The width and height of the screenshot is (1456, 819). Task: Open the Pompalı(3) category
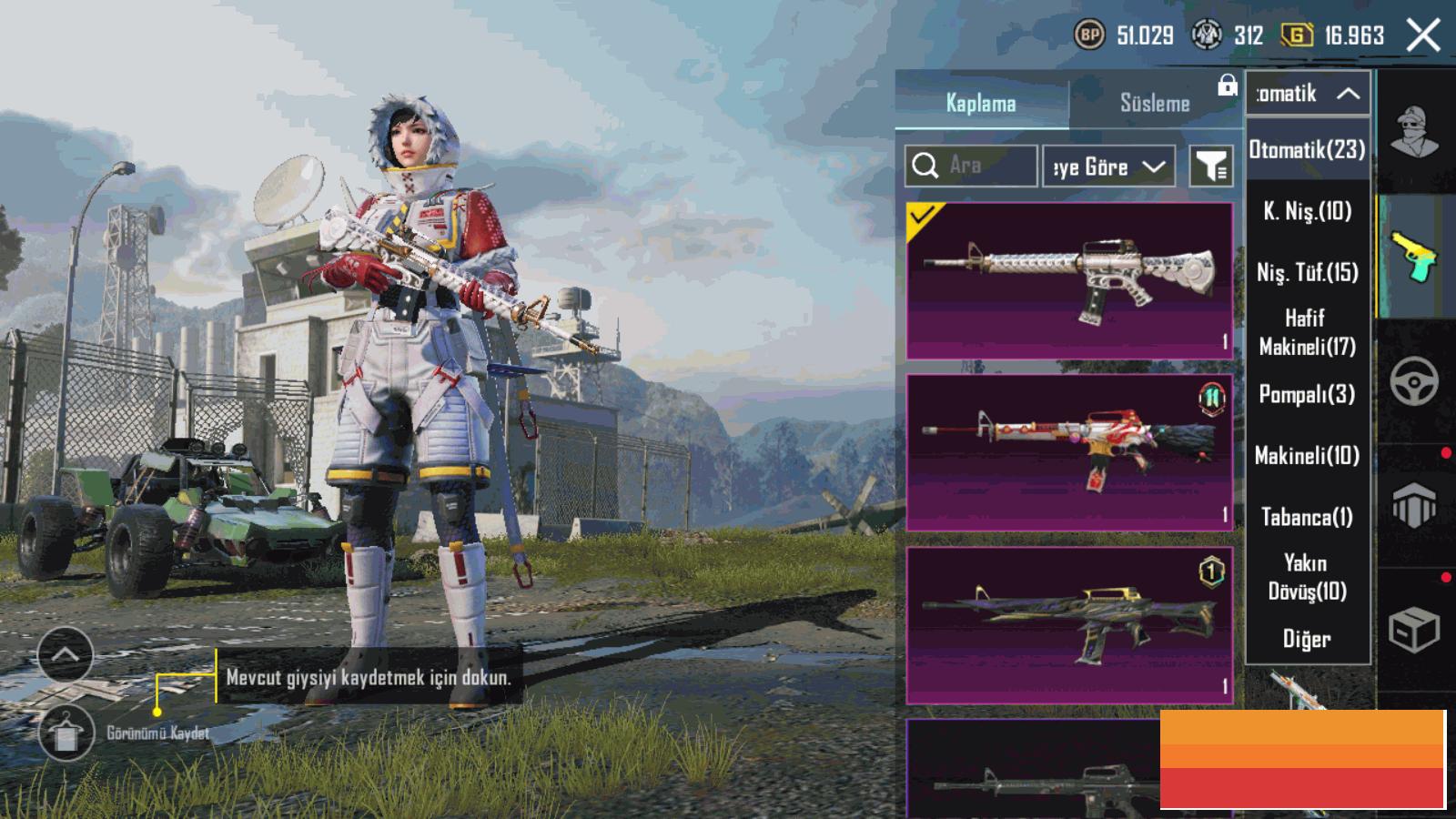click(1307, 394)
